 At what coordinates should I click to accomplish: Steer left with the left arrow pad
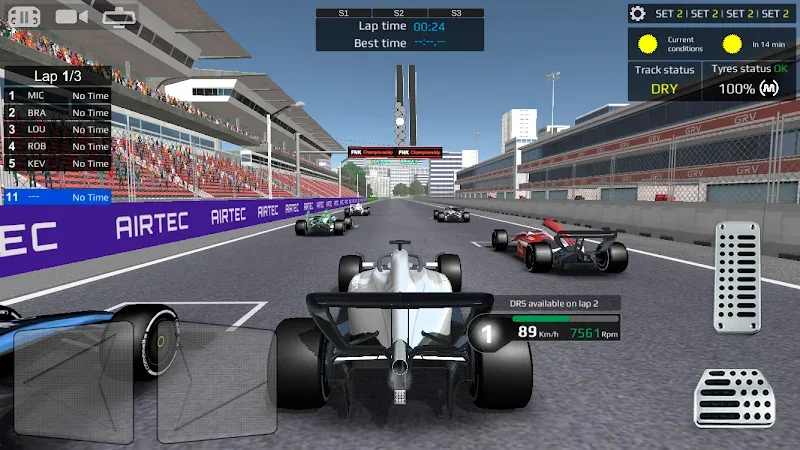73,383
